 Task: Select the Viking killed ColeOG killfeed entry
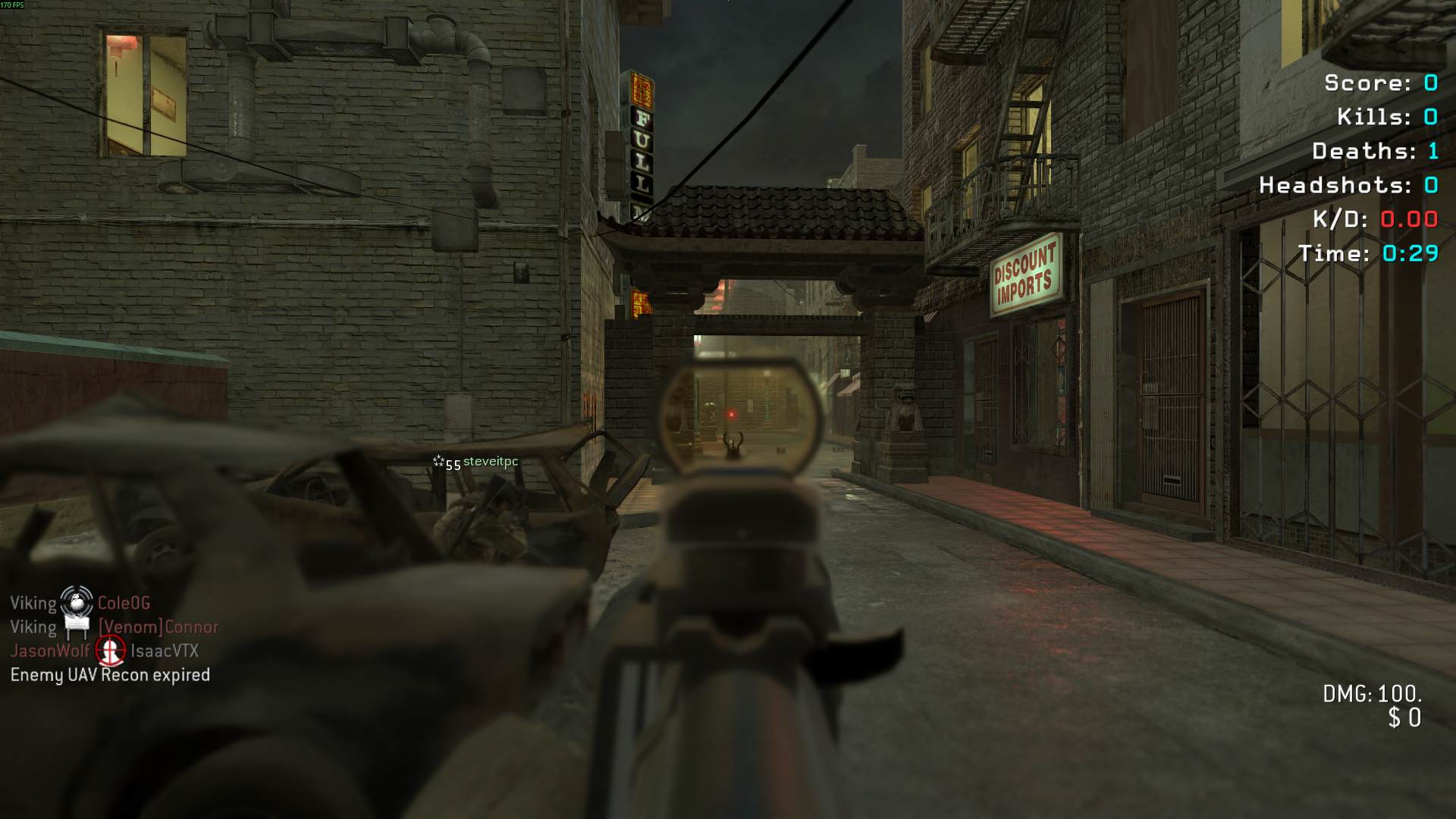[80, 604]
